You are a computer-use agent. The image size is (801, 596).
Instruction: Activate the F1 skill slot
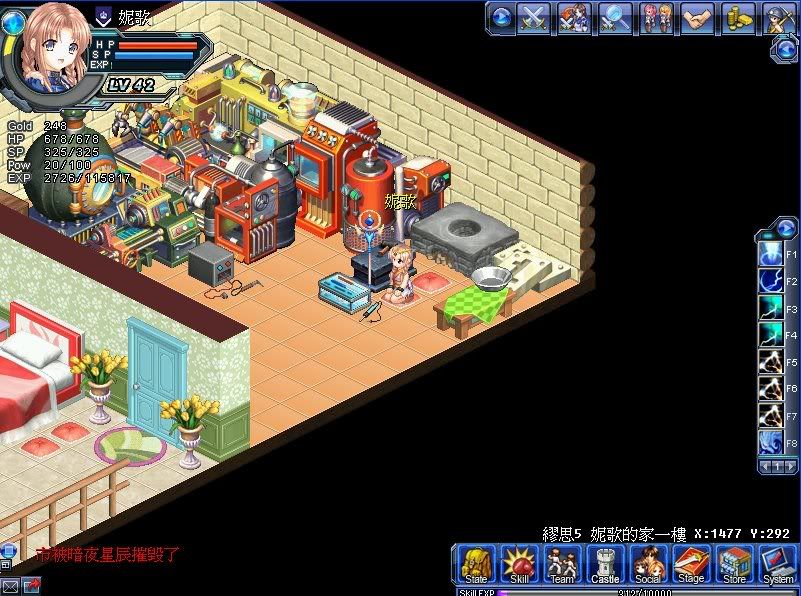[x=770, y=256]
